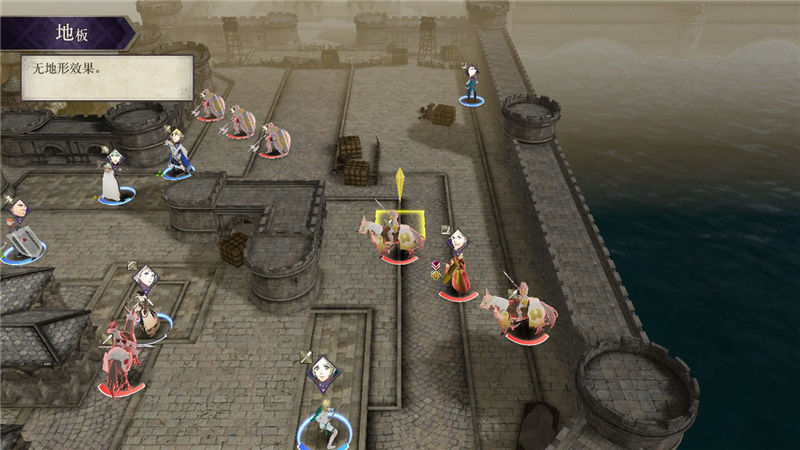Select the blue-caped blond ally unit

tap(177, 157)
